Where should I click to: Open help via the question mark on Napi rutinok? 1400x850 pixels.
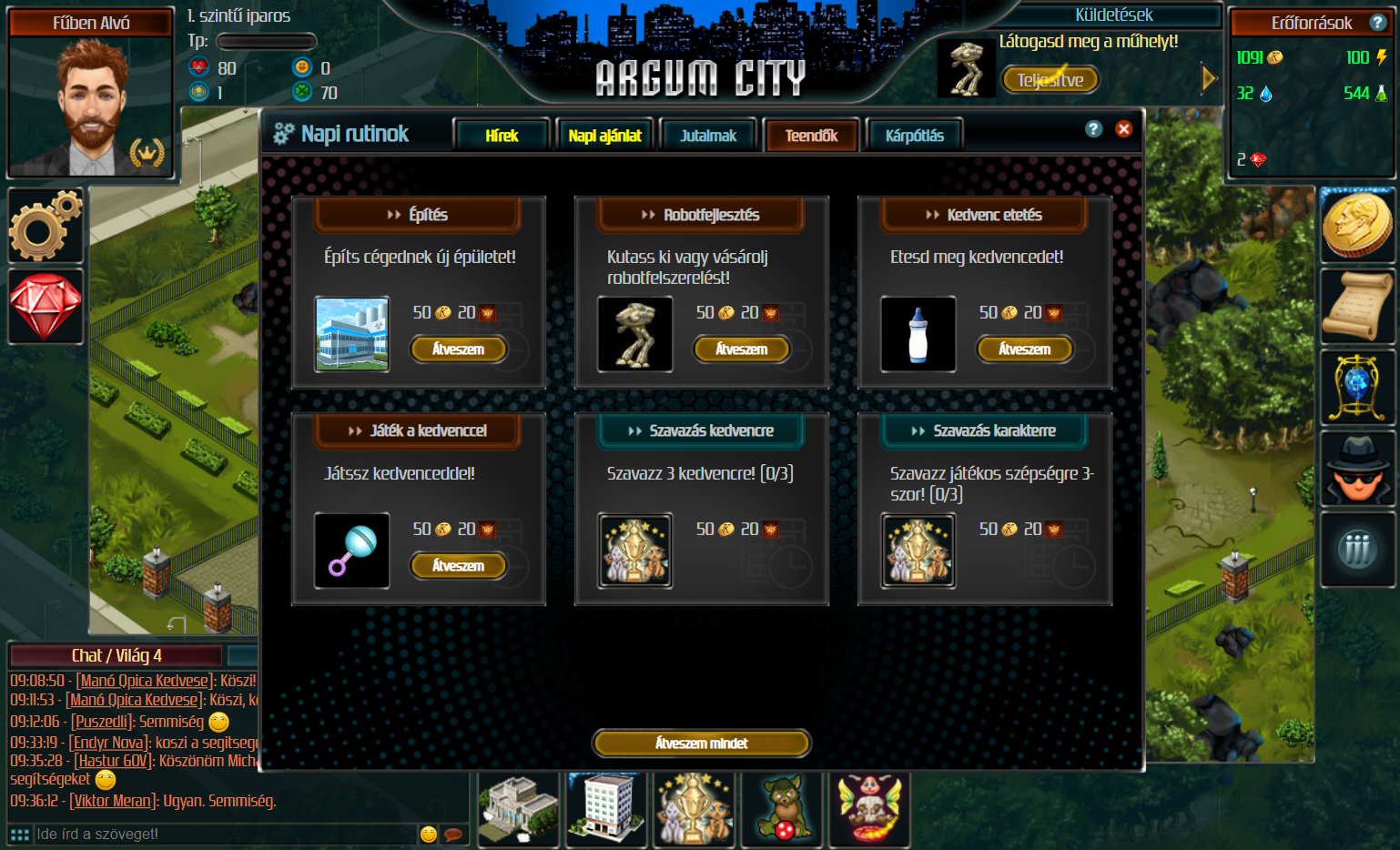pyautogui.click(x=1092, y=129)
